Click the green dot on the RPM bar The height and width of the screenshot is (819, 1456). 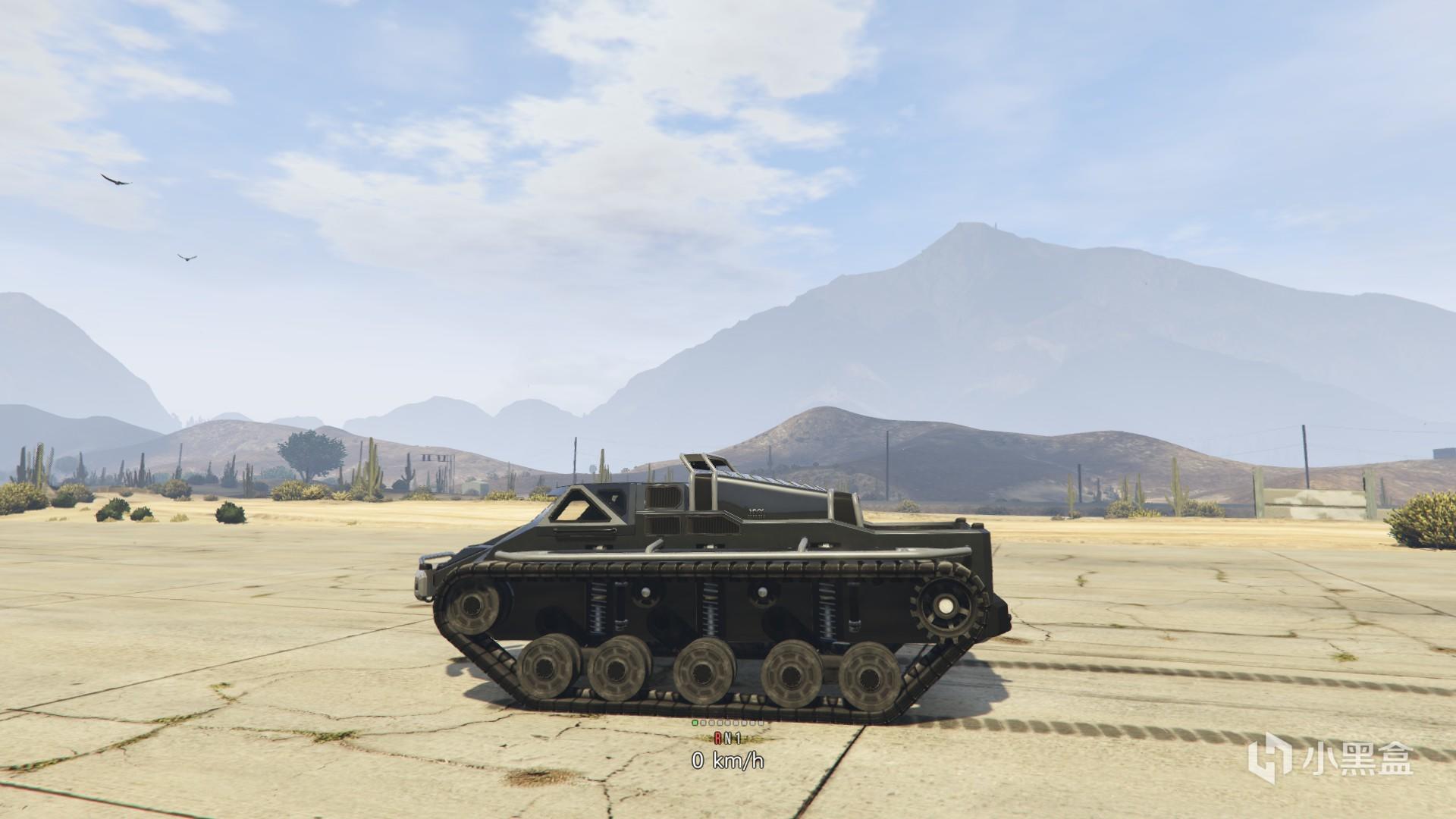click(x=695, y=723)
